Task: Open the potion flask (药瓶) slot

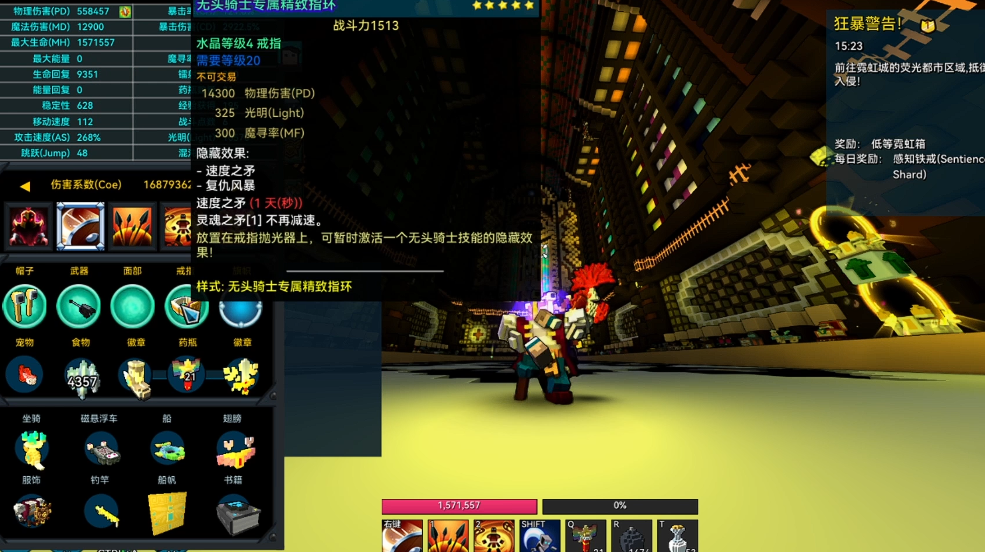Action: pyautogui.click(x=186, y=374)
